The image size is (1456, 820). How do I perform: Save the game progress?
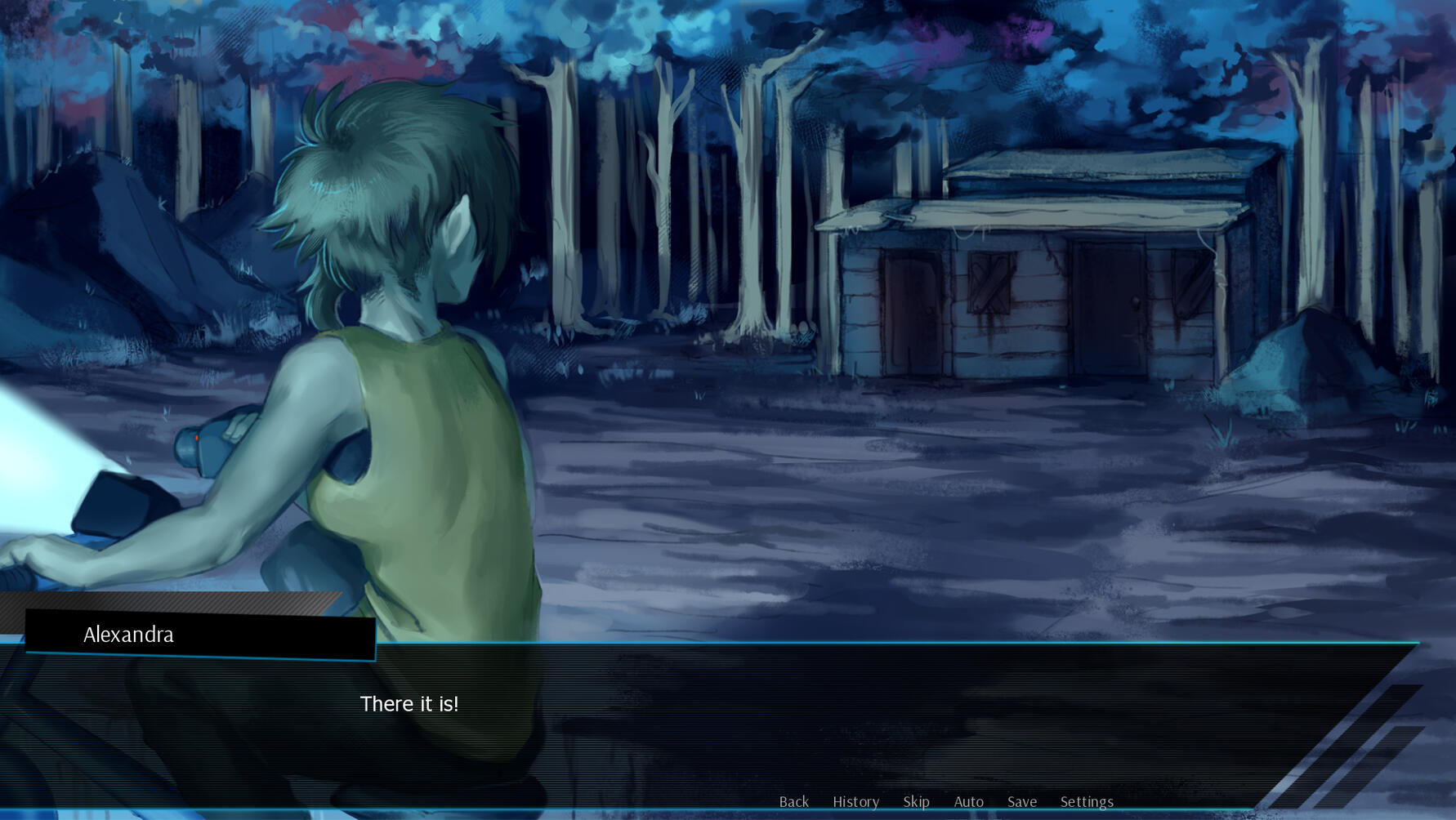1022,802
